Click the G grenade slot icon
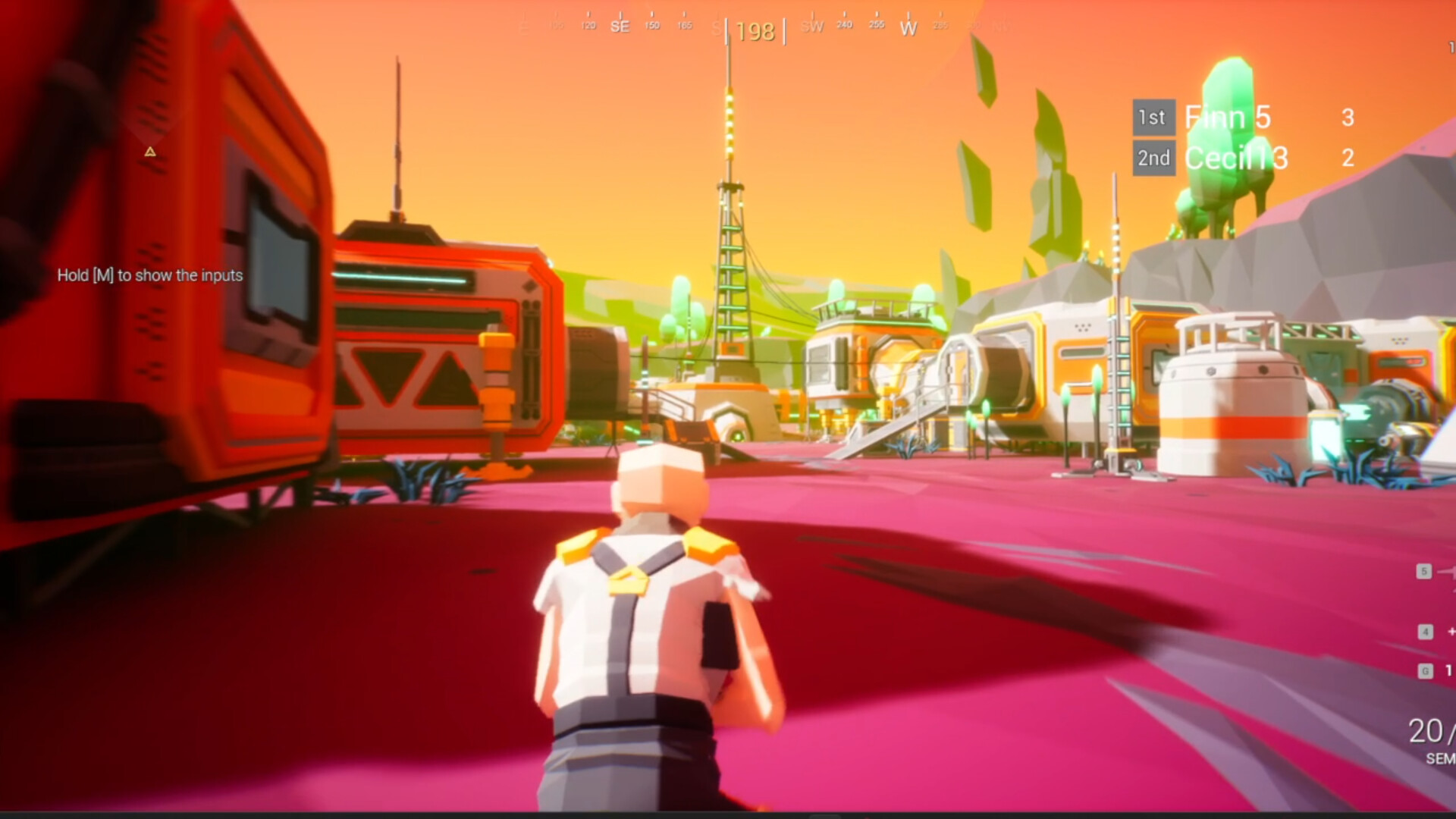The image size is (1456, 819). tap(1426, 672)
